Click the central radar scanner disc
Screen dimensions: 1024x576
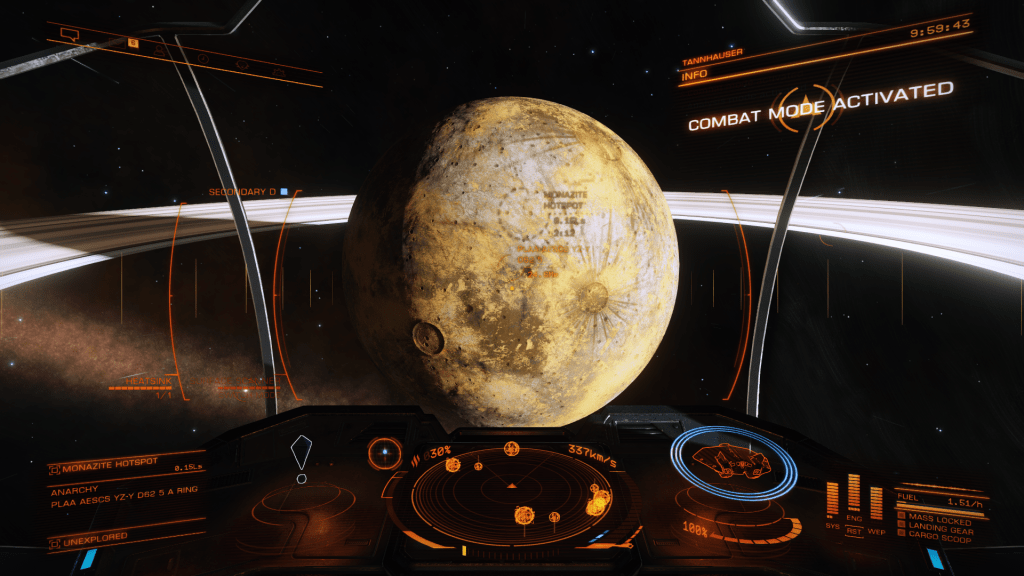513,489
